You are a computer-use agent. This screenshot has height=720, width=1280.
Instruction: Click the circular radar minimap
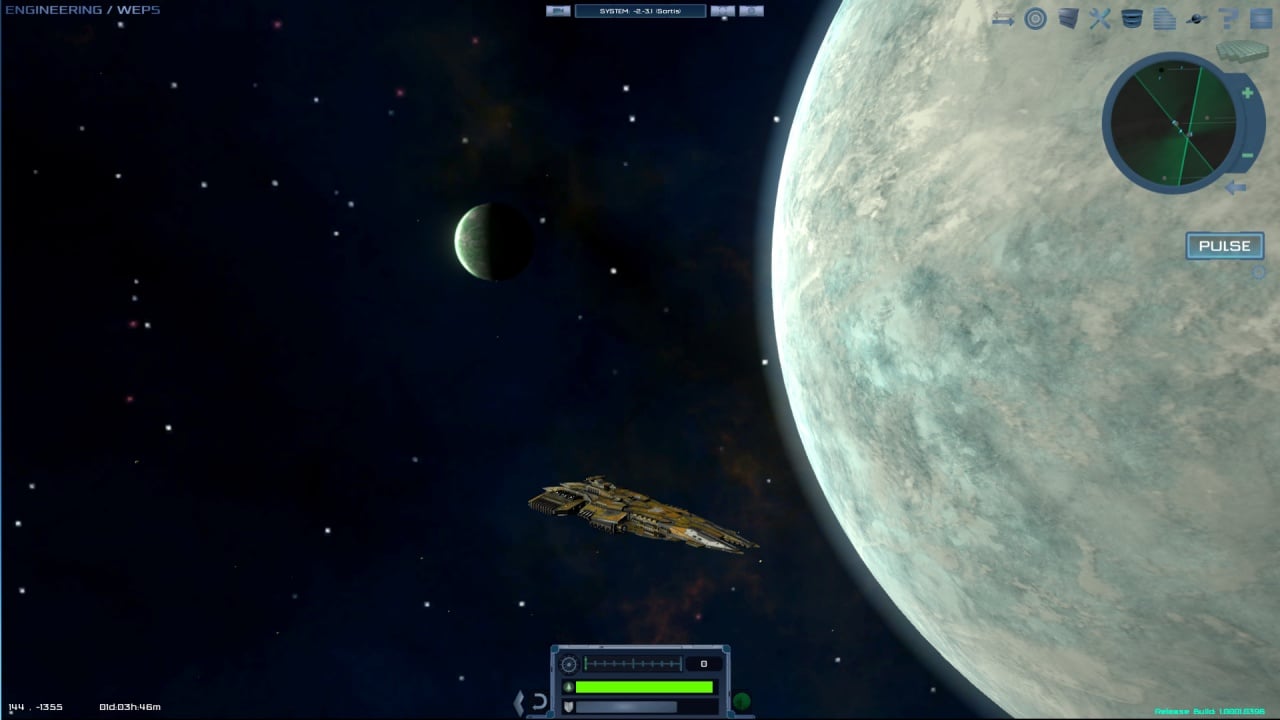coord(1173,123)
